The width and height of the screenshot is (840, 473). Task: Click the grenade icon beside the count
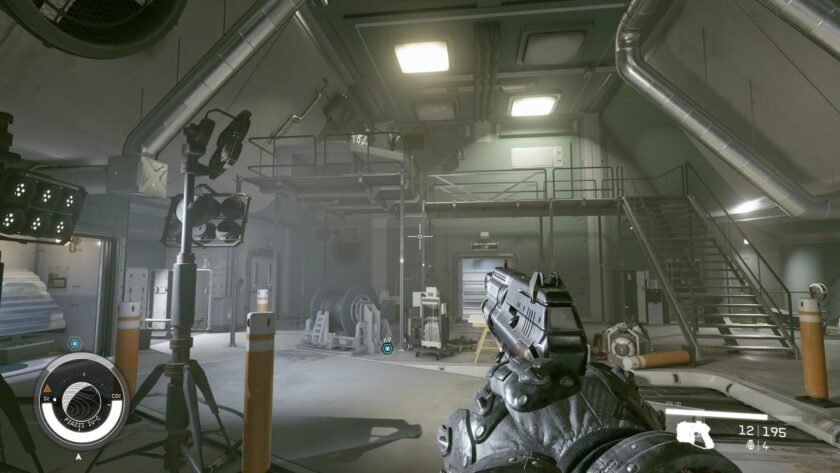click(752, 446)
